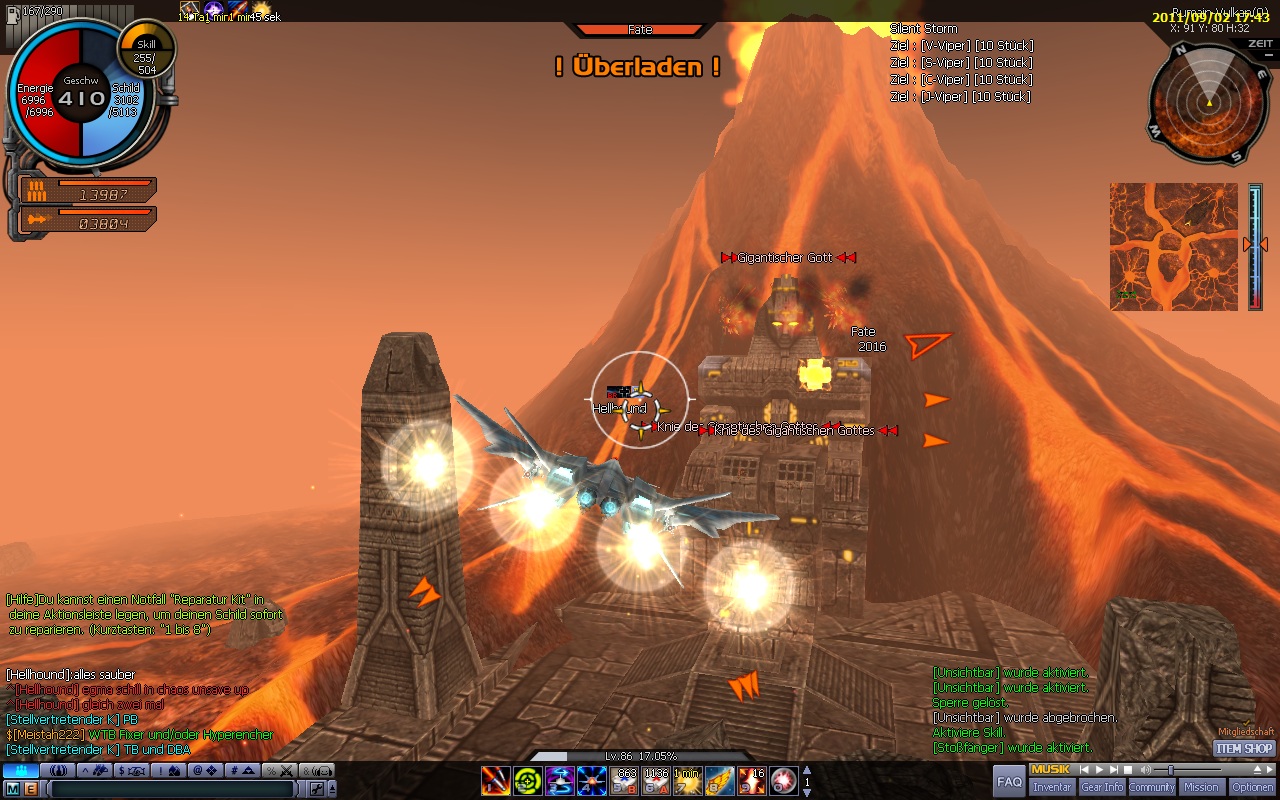Stop the music player
Image resolution: width=1280 pixels, height=800 pixels.
1128,770
